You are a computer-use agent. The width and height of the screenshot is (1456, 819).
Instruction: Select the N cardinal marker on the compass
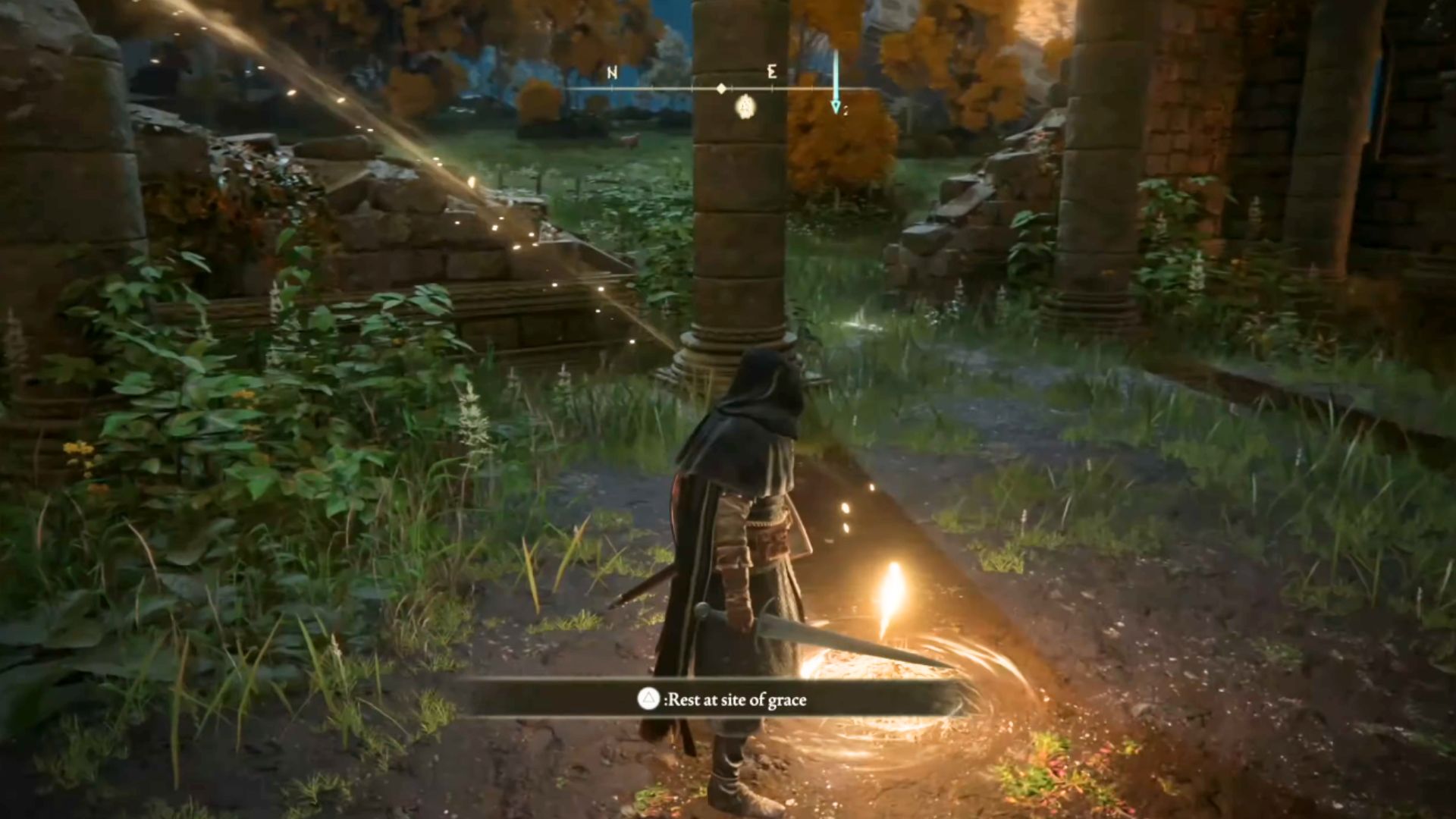tap(612, 73)
